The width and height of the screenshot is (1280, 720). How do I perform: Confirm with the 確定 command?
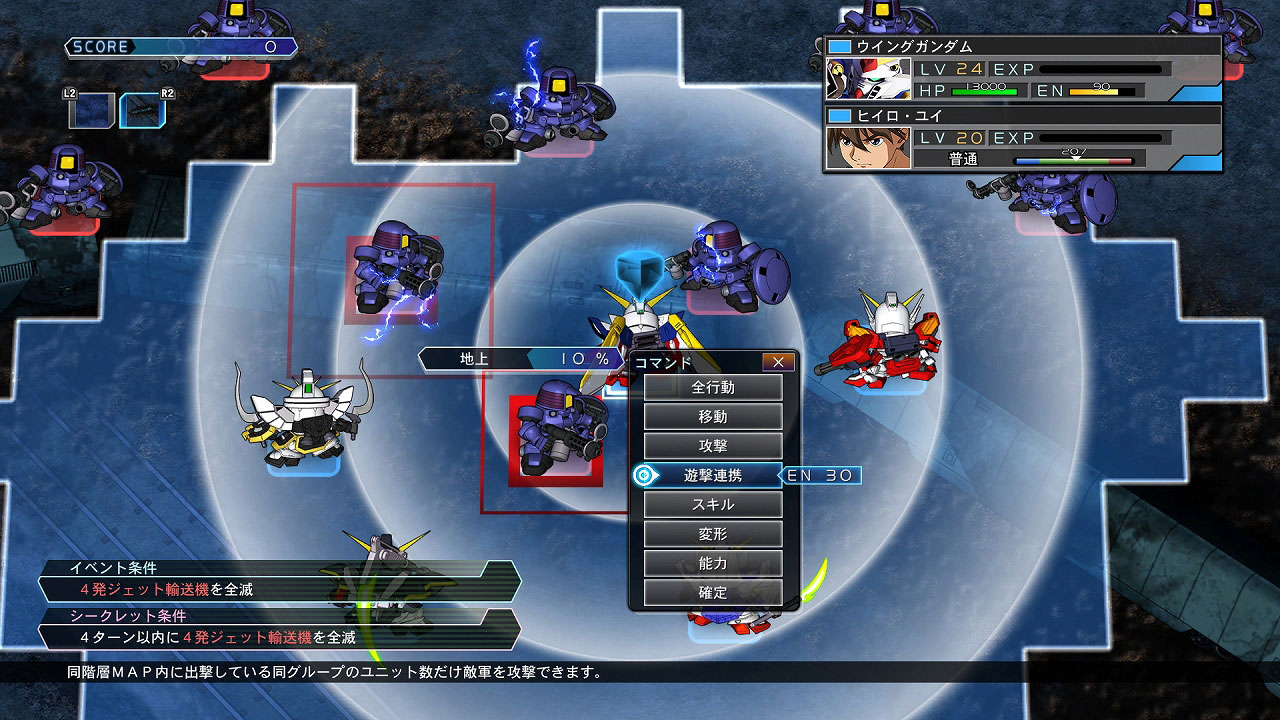click(x=712, y=593)
